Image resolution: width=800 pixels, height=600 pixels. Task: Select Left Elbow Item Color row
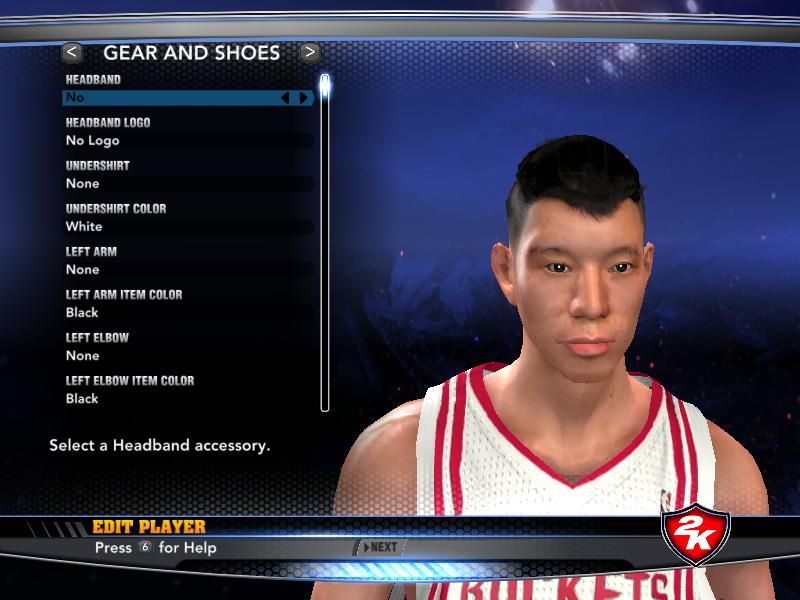pos(170,399)
